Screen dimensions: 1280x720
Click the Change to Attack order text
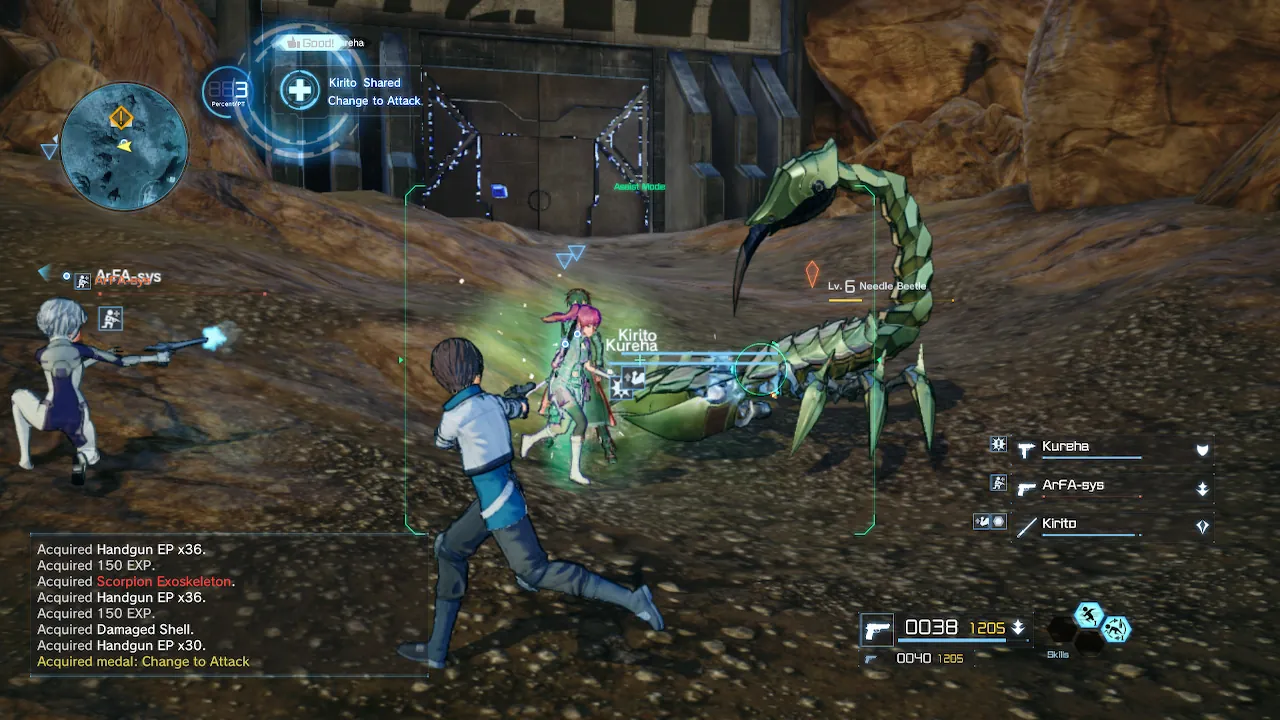[374, 101]
